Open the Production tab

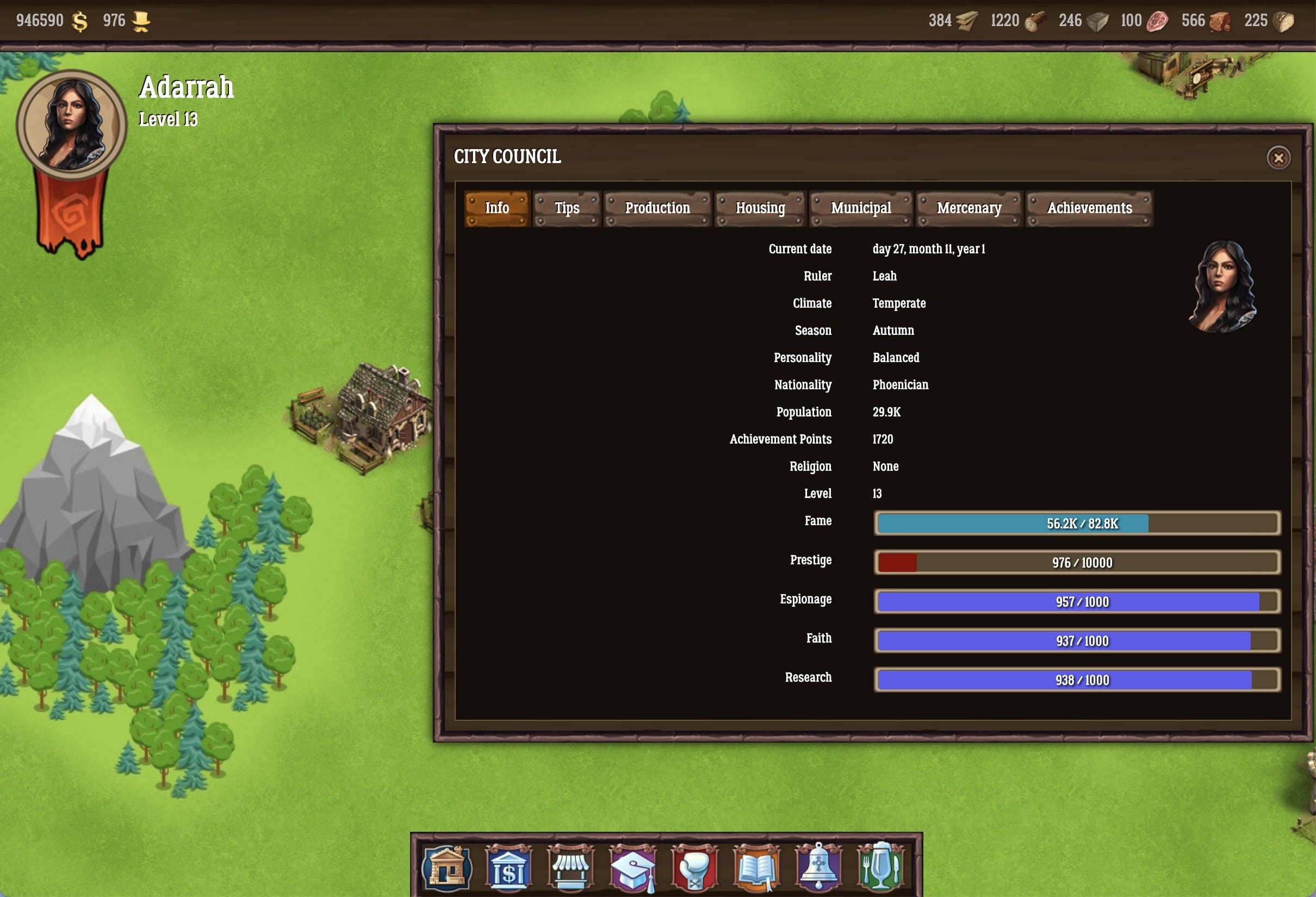pyautogui.click(x=657, y=208)
